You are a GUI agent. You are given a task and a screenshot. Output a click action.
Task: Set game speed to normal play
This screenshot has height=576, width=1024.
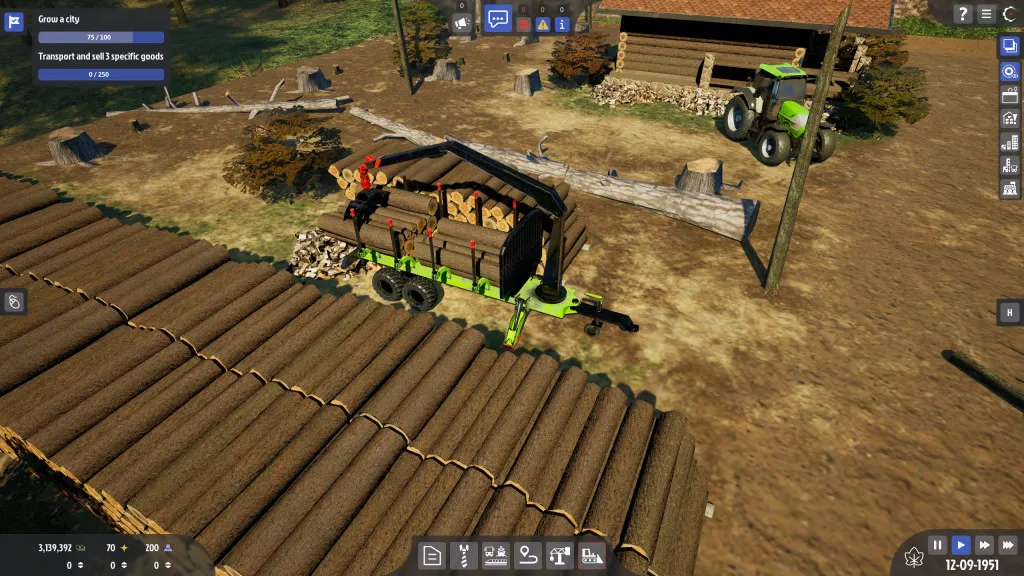[x=960, y=545]
